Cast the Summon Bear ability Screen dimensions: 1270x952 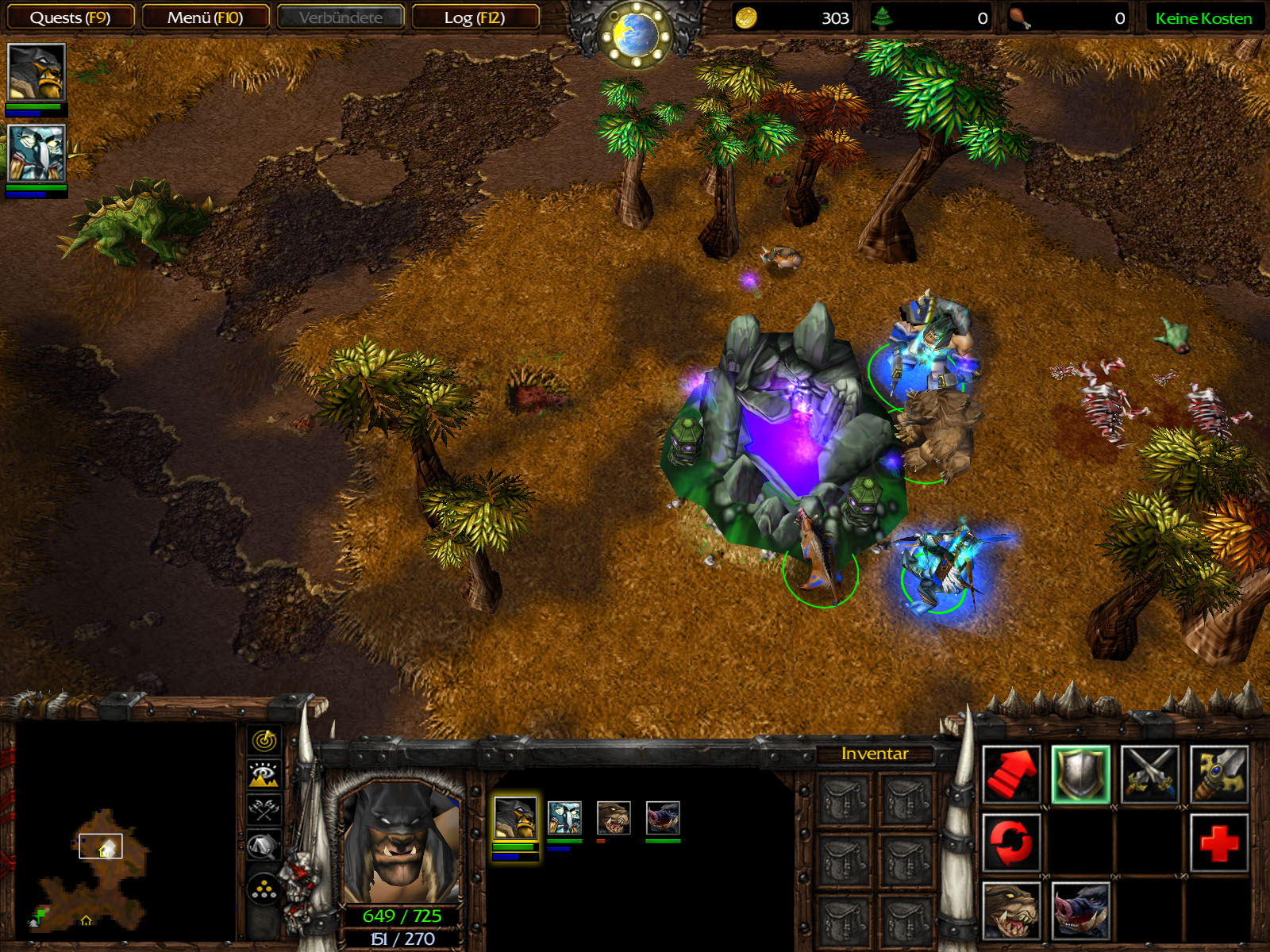click(1011, 911)
